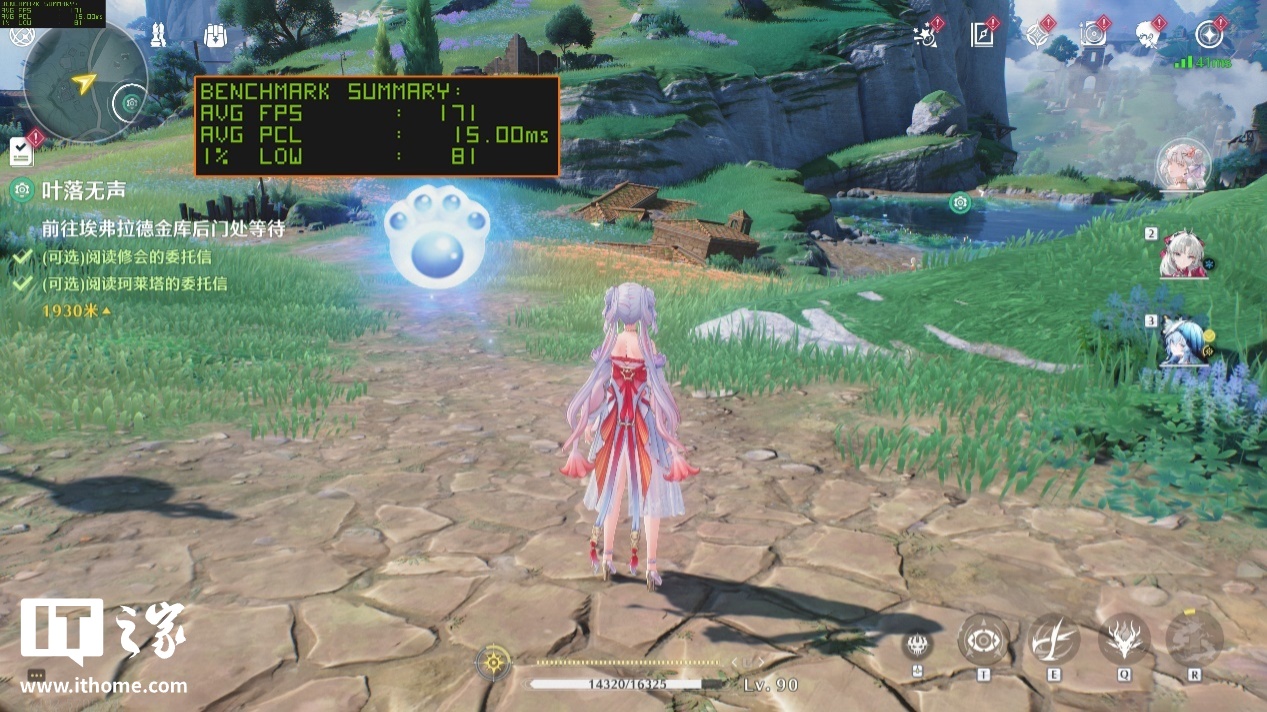
Task: Open the circular minimap
Action: point(86,82)
